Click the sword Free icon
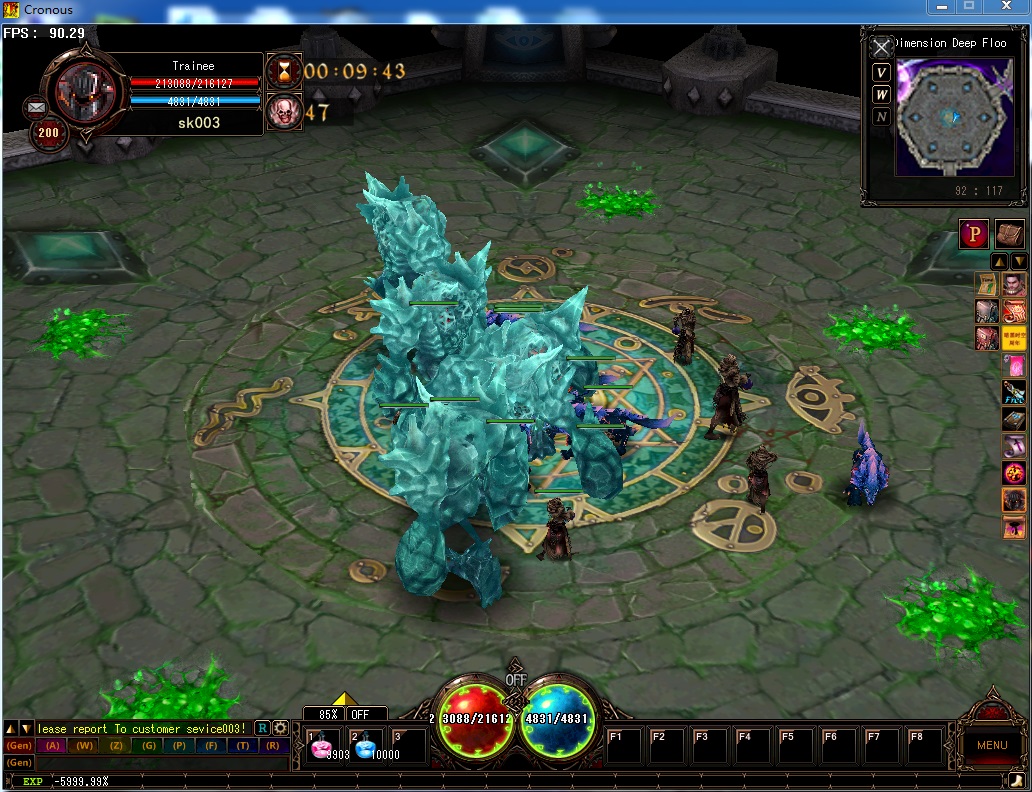Viewport: 1032px width, 792px height. [1014, 392]
